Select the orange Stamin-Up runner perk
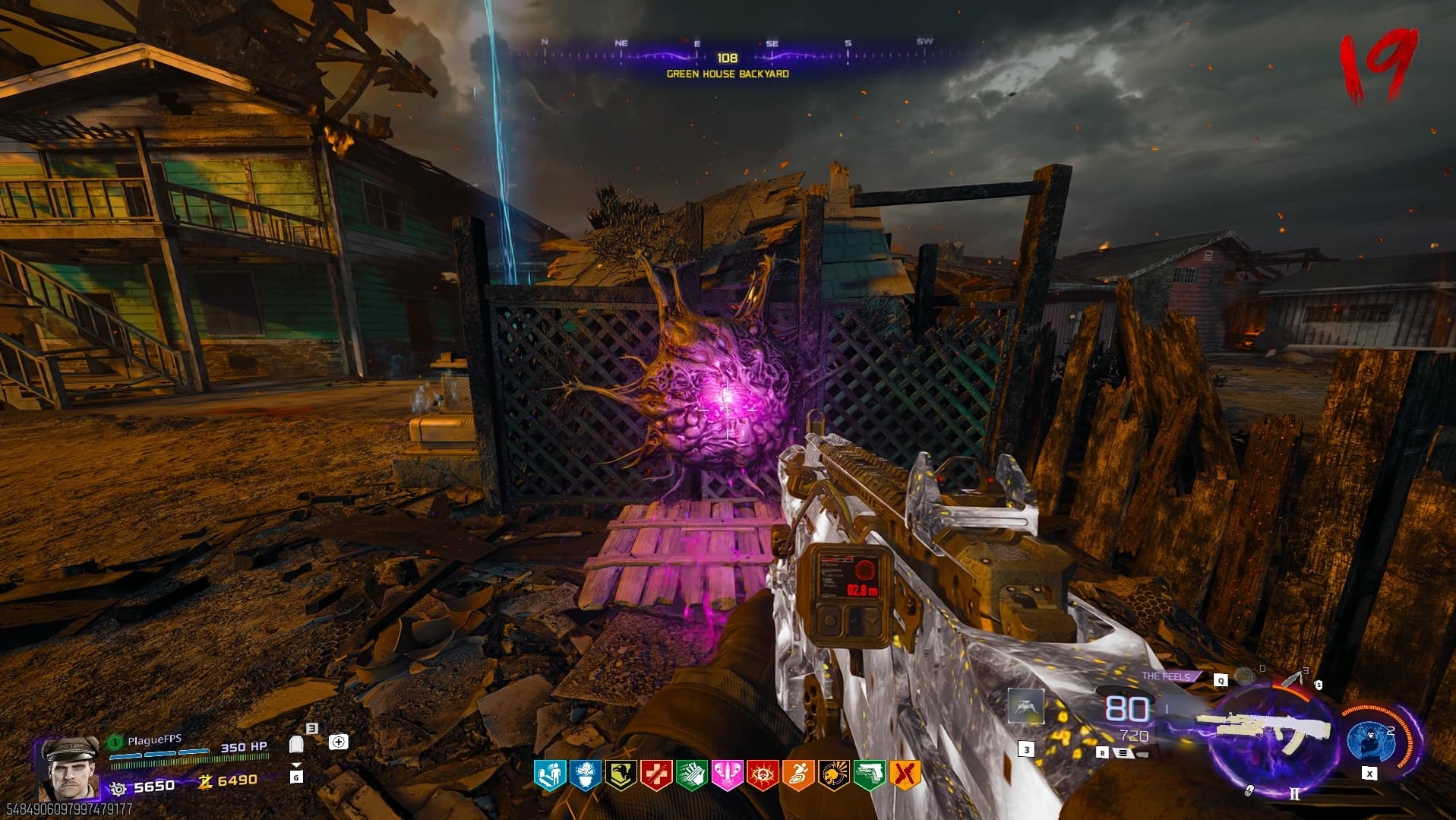The height and width of the screenshot is (820, 1456). point(797,775)
